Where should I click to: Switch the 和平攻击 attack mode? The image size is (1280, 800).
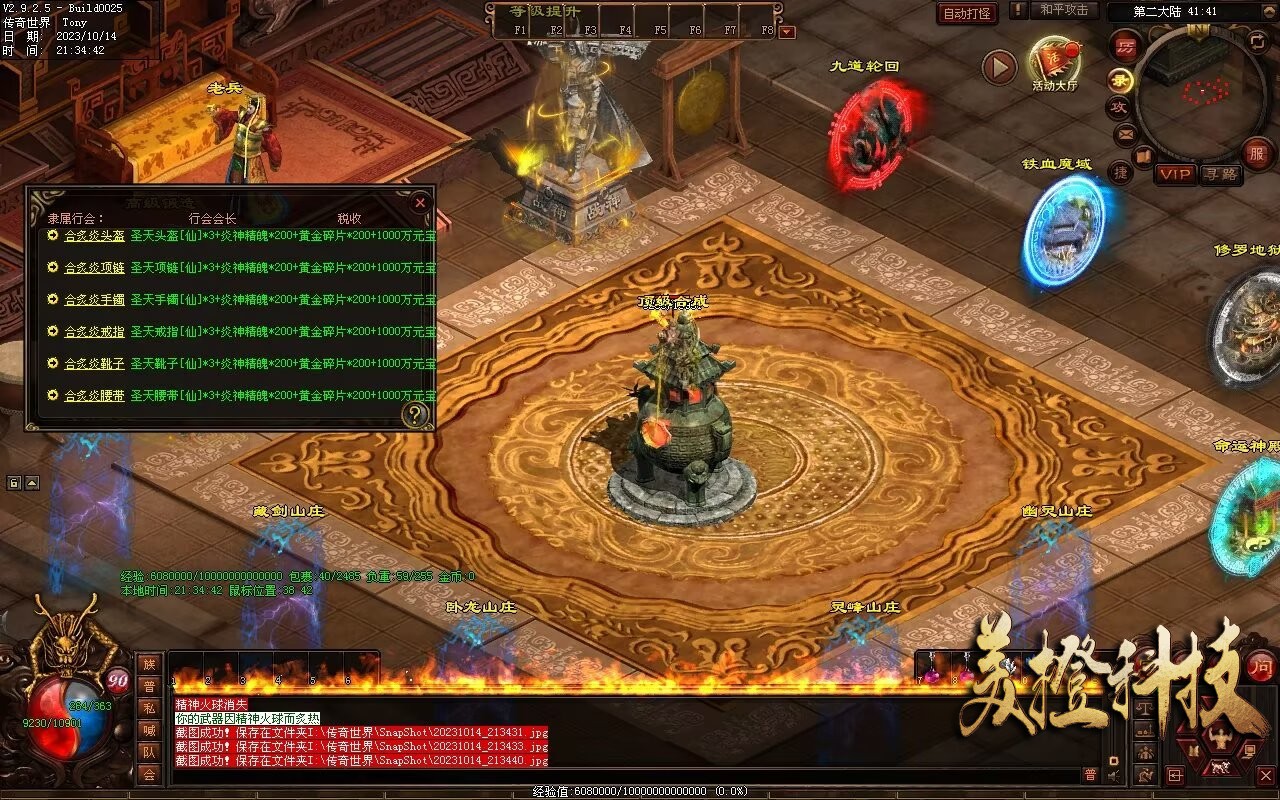[x=1063, y=10]
